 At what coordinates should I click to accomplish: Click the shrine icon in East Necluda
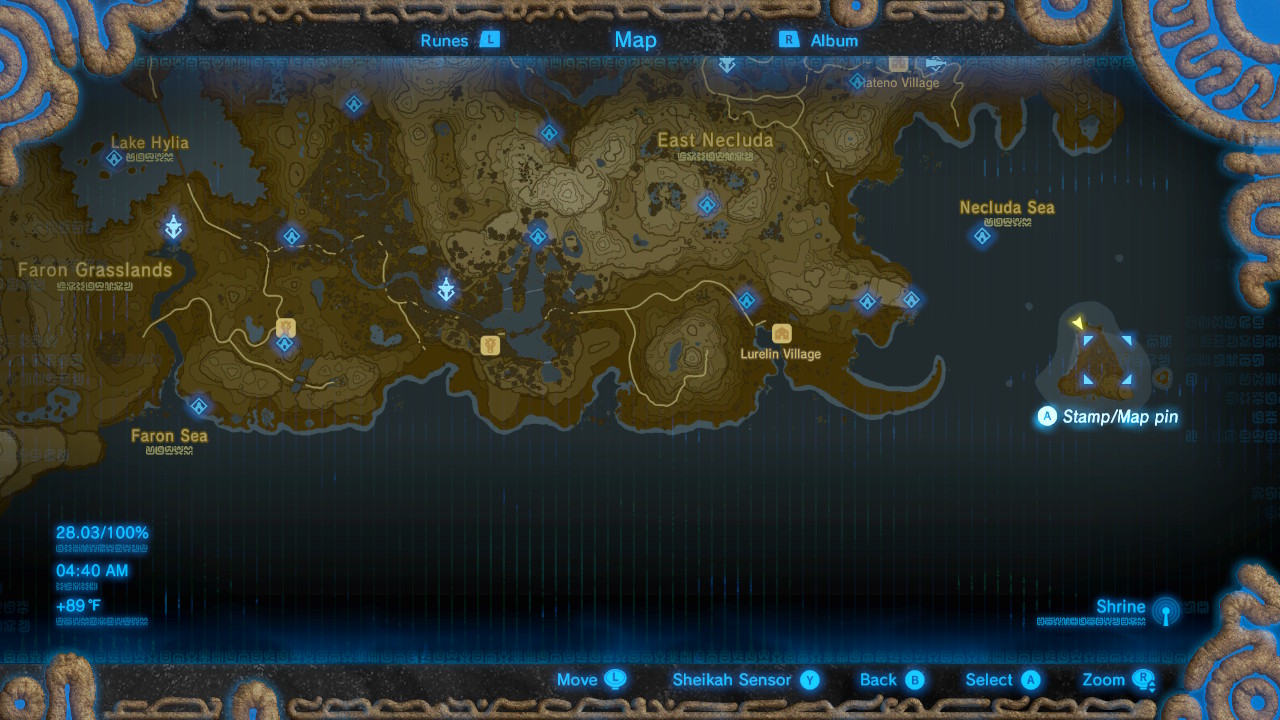pos(707,204)
